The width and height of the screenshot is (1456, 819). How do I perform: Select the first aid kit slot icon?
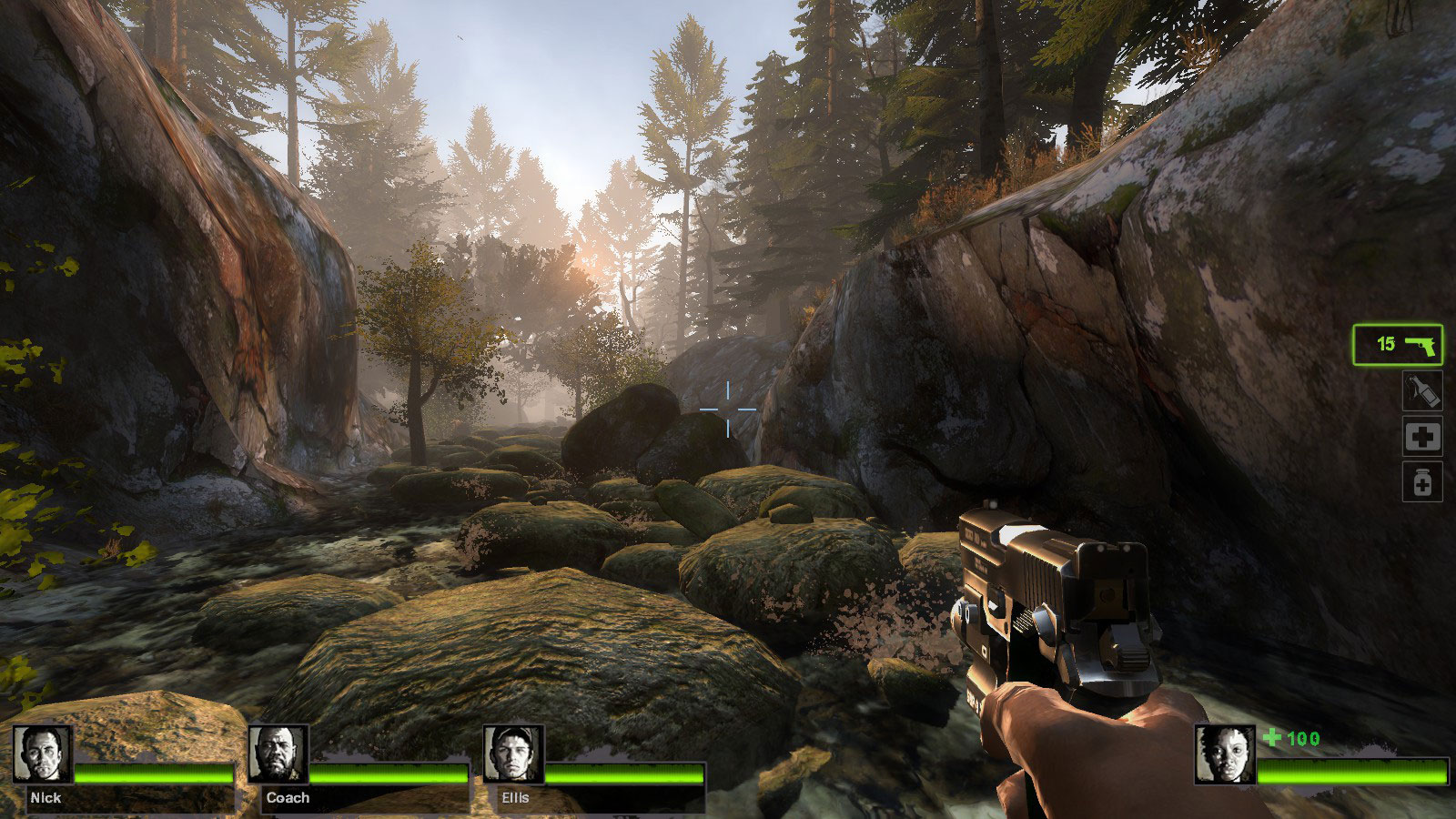[1424, 437]
